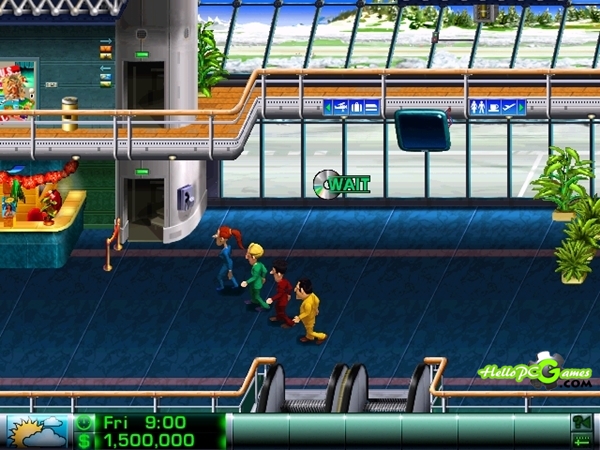Click the green clock icon
The width and height of the screenshot is (600, 450).
(84, 423)
